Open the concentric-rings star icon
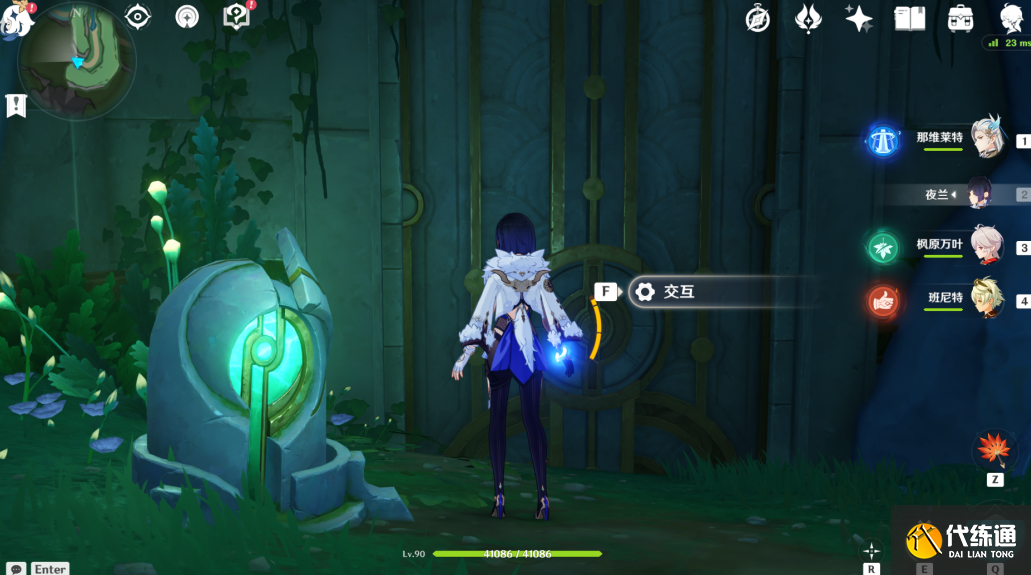This screenshot has width=1031, height=575. coord(187,17)
